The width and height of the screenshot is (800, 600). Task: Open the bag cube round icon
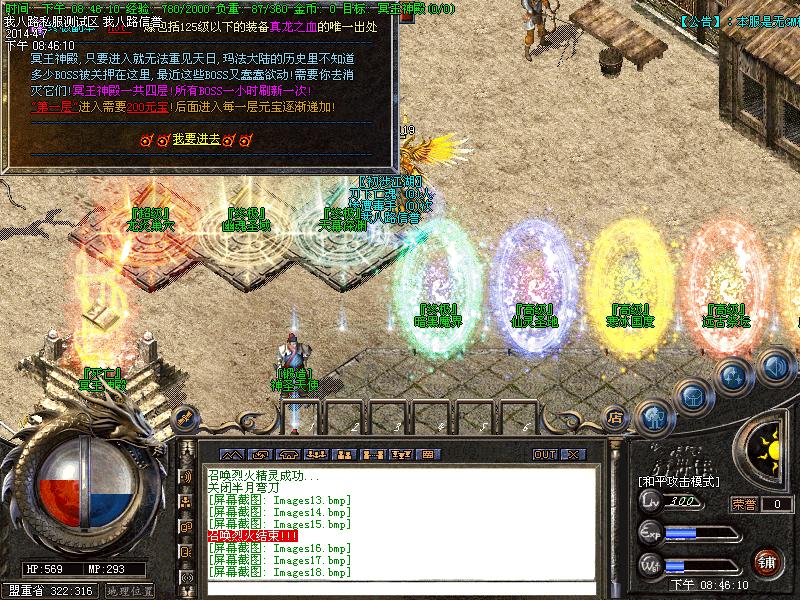click(x=691, y=396)
